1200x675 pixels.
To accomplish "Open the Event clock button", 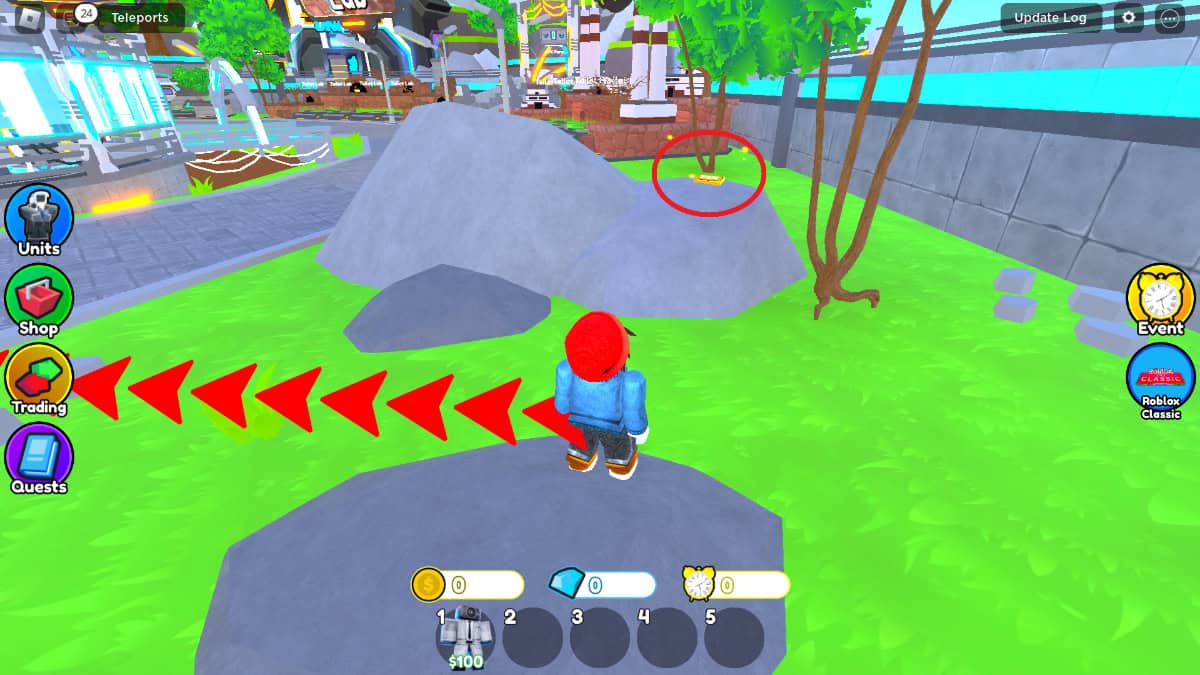I will click(x=1160, y=298).
